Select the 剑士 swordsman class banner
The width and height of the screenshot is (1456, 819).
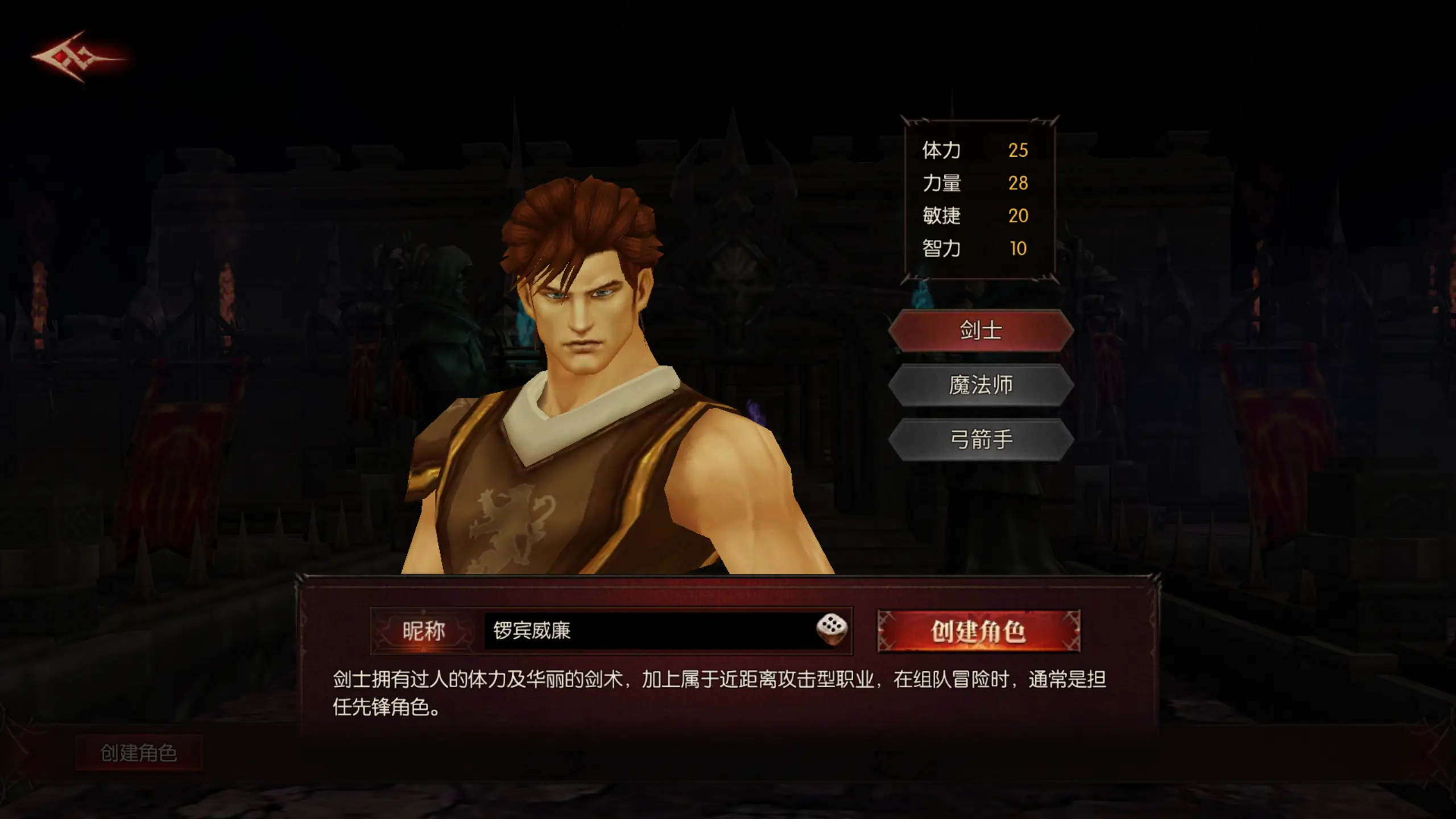tap(982, 332)
